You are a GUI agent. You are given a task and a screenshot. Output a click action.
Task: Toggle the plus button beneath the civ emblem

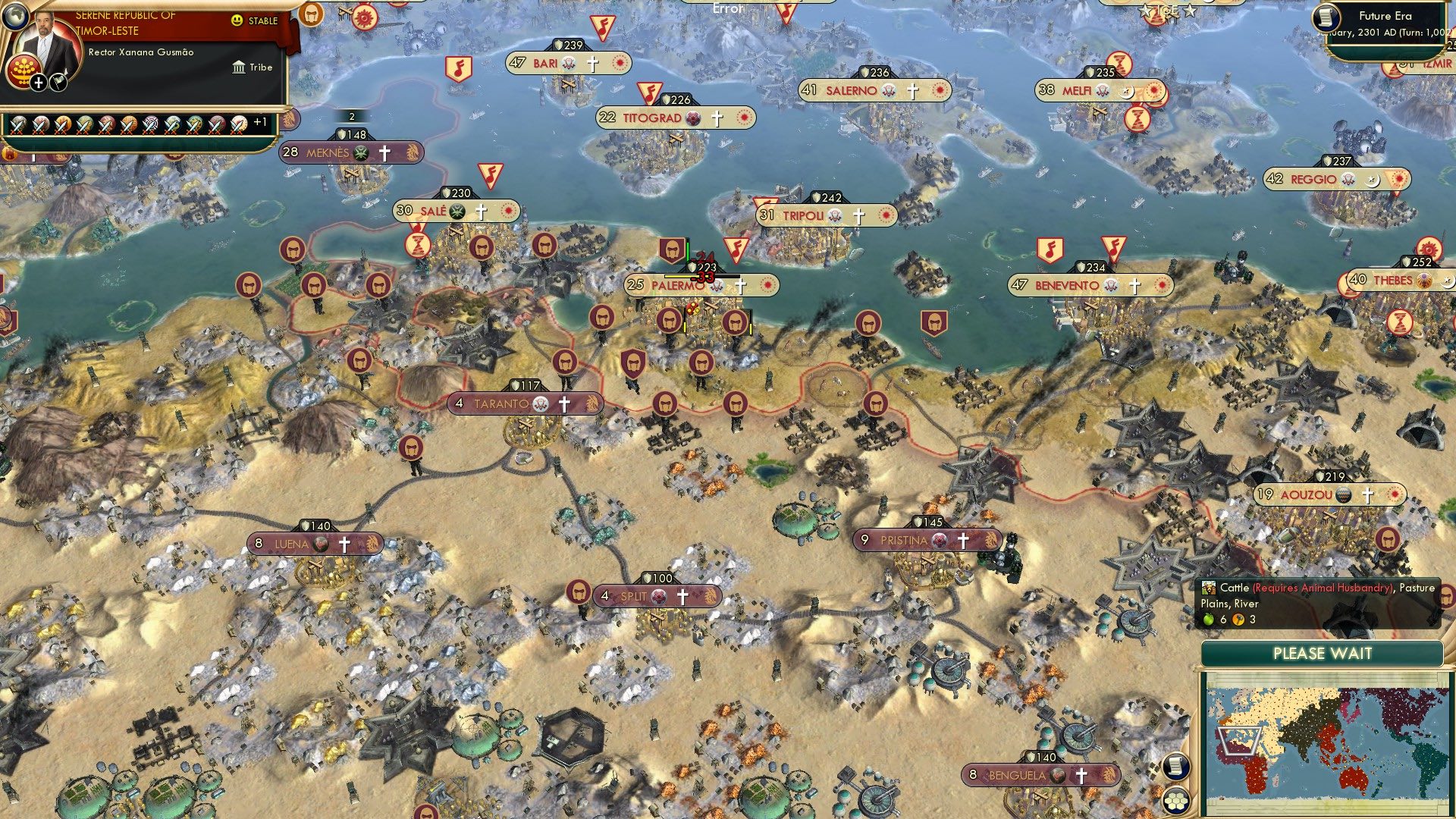39,83
